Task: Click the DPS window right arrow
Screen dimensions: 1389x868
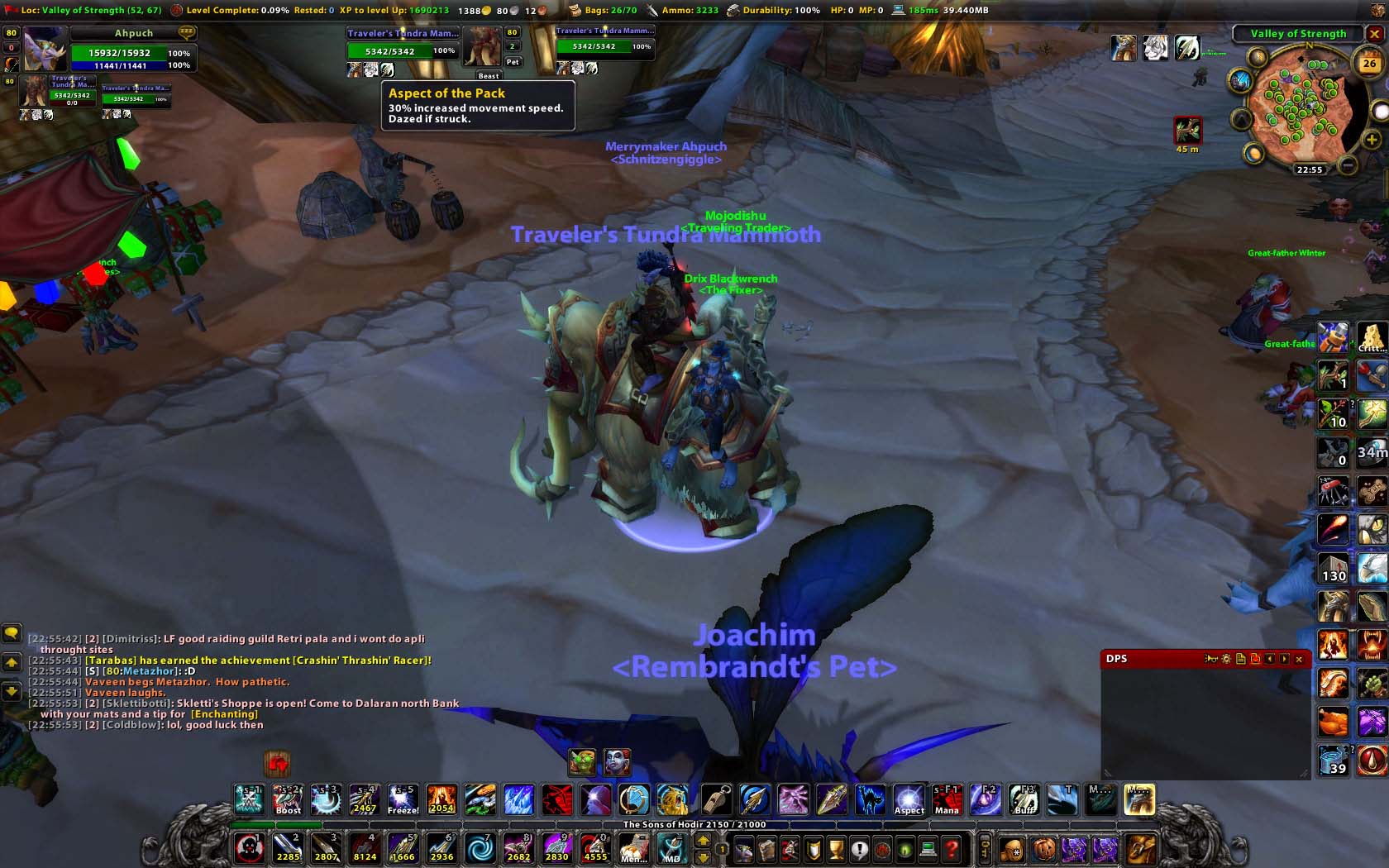Action: [1282, 659]
